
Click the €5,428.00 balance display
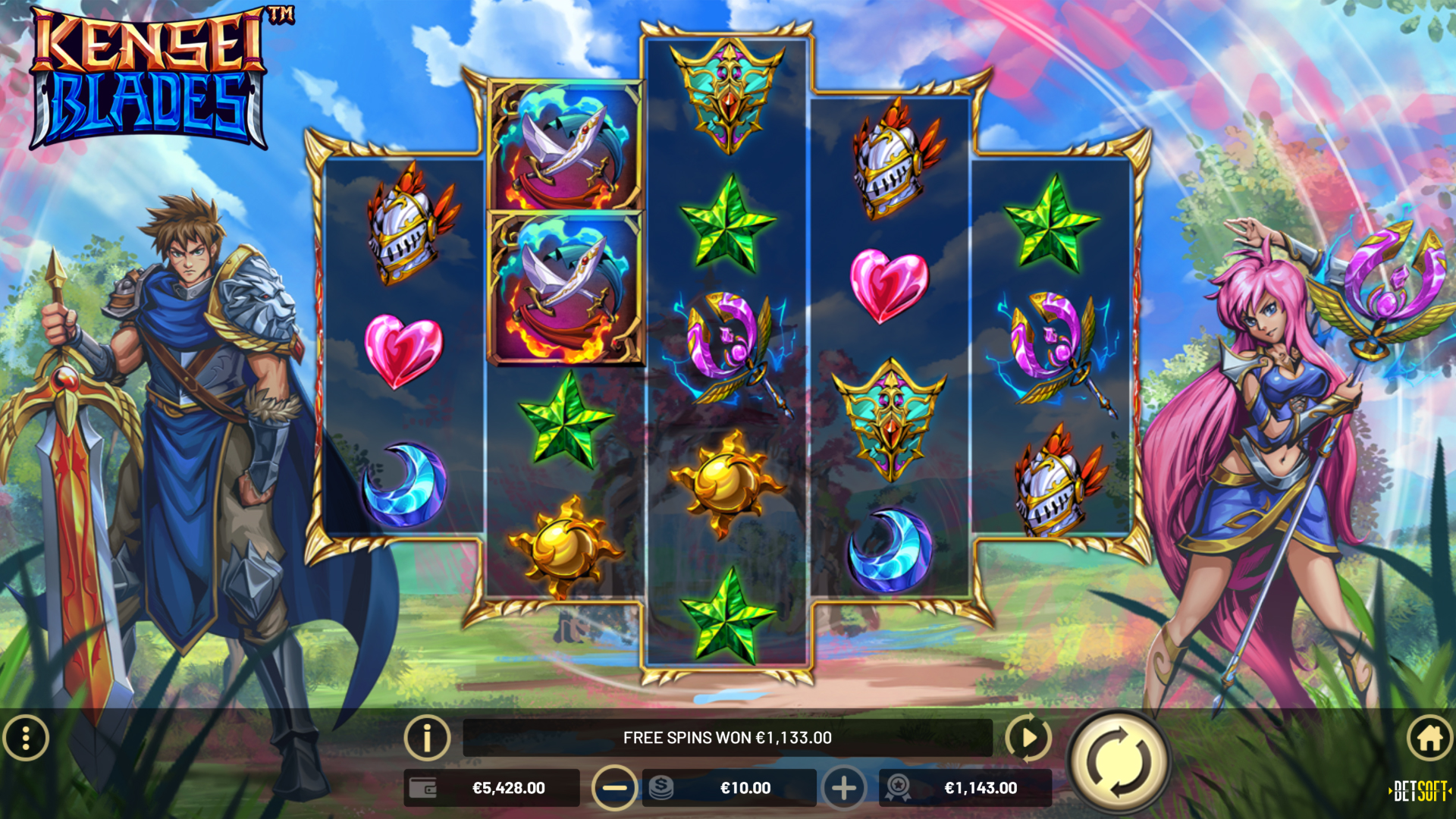pos(510,788)
